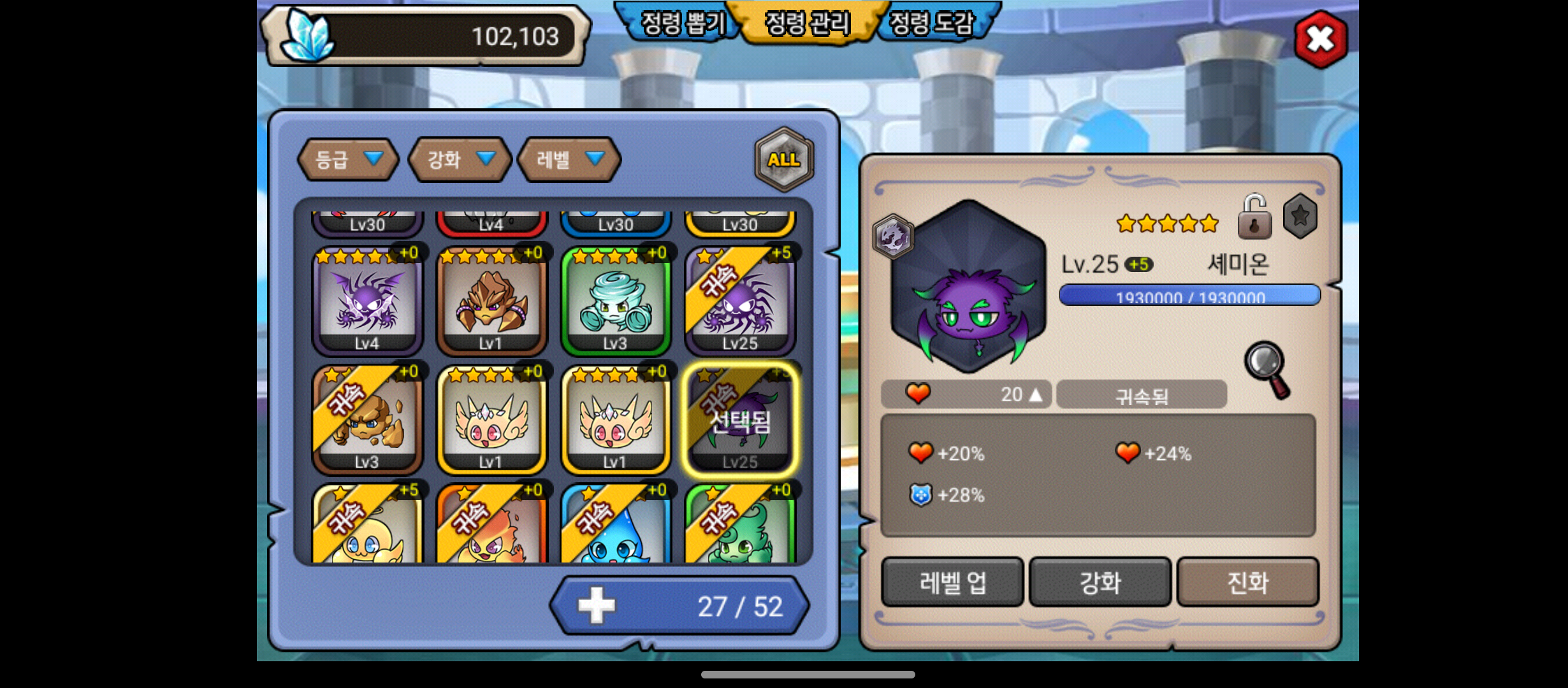Screen dimensions: 1568x688
Task: Tap the 강화 upgrade button
Action: (x=1100, y=582)
